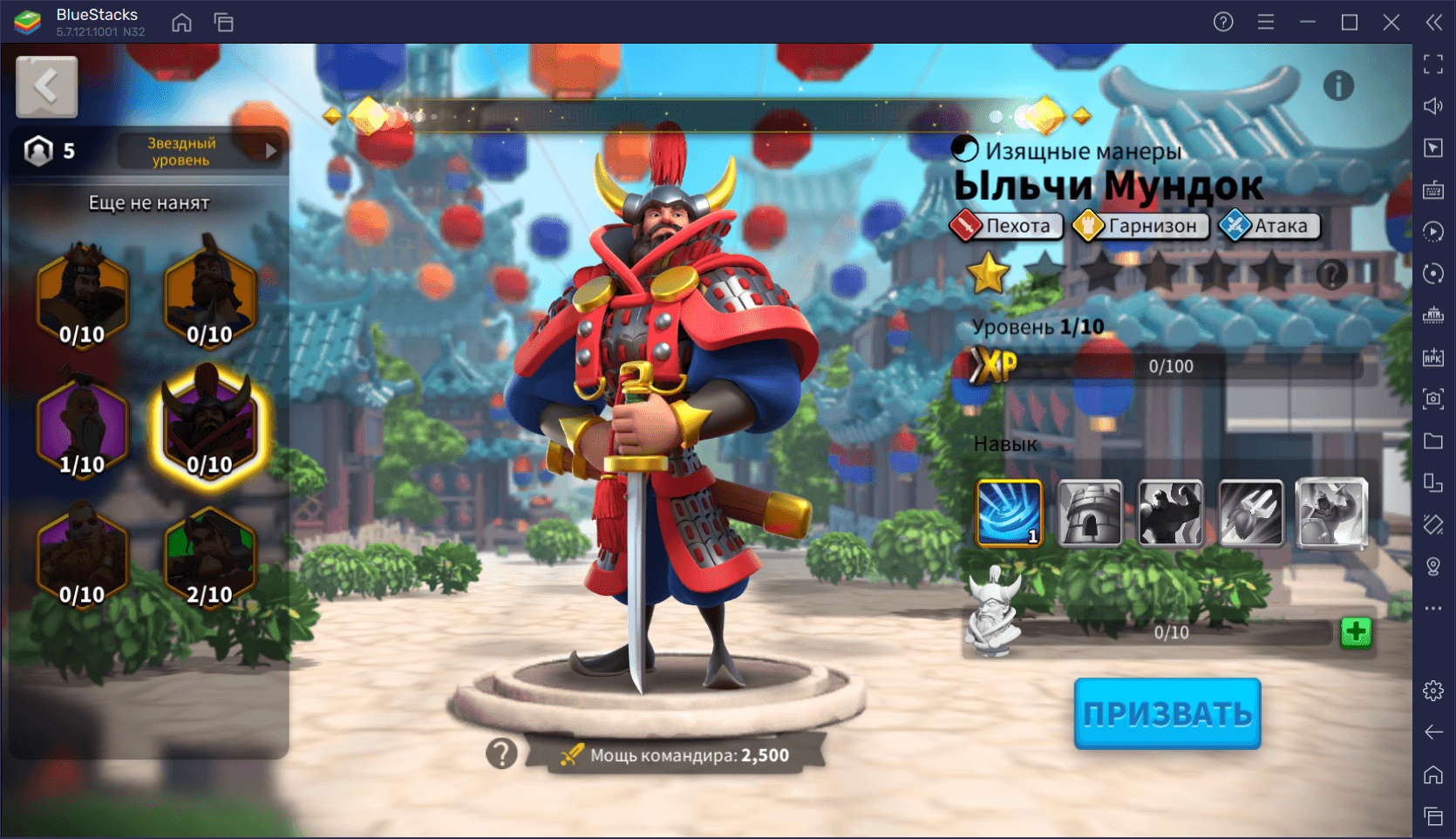The image size is (1456, 839).
Task: Select the castle tower skill icon
Action: [x=1090, y=513]
